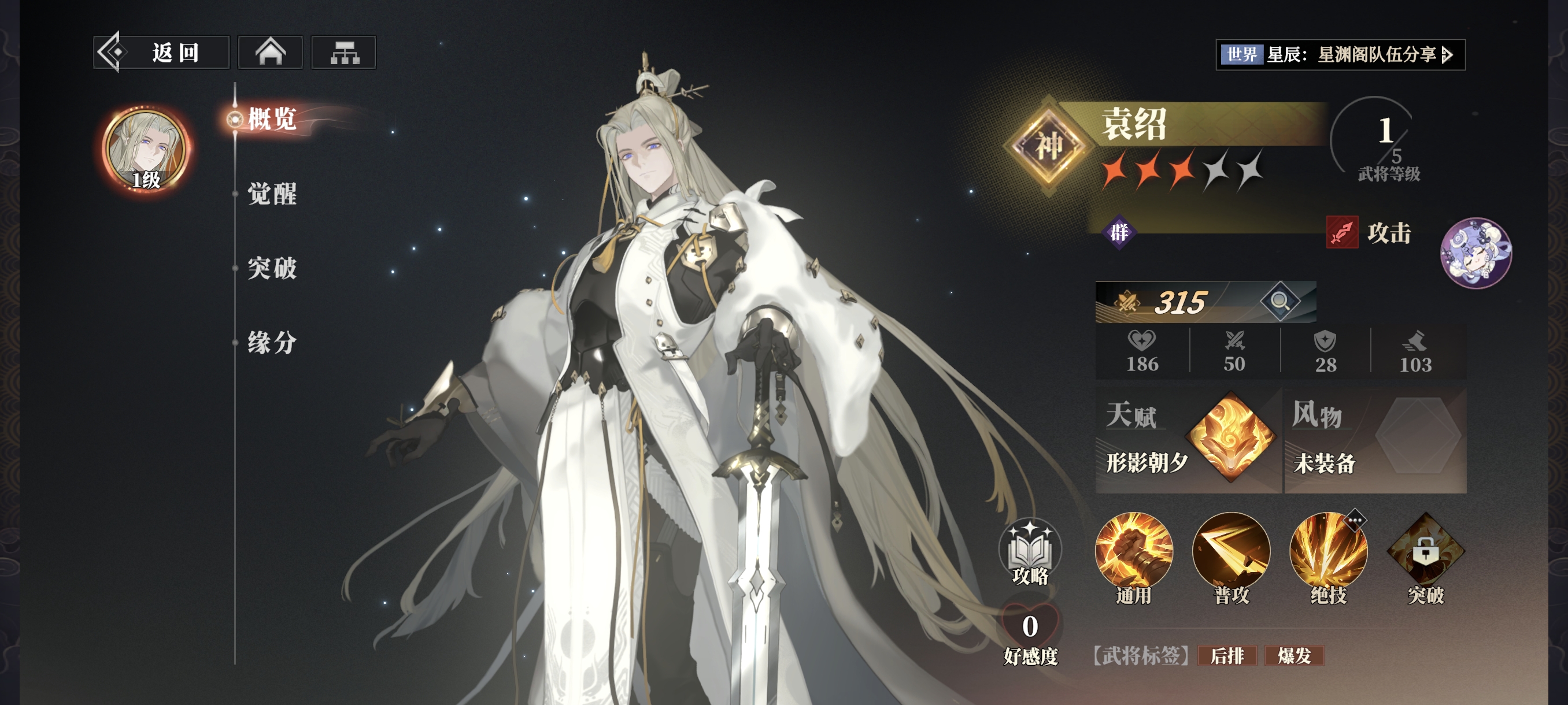Click the 返回 back button
The image size is (1568, 705).
point(161,53)
